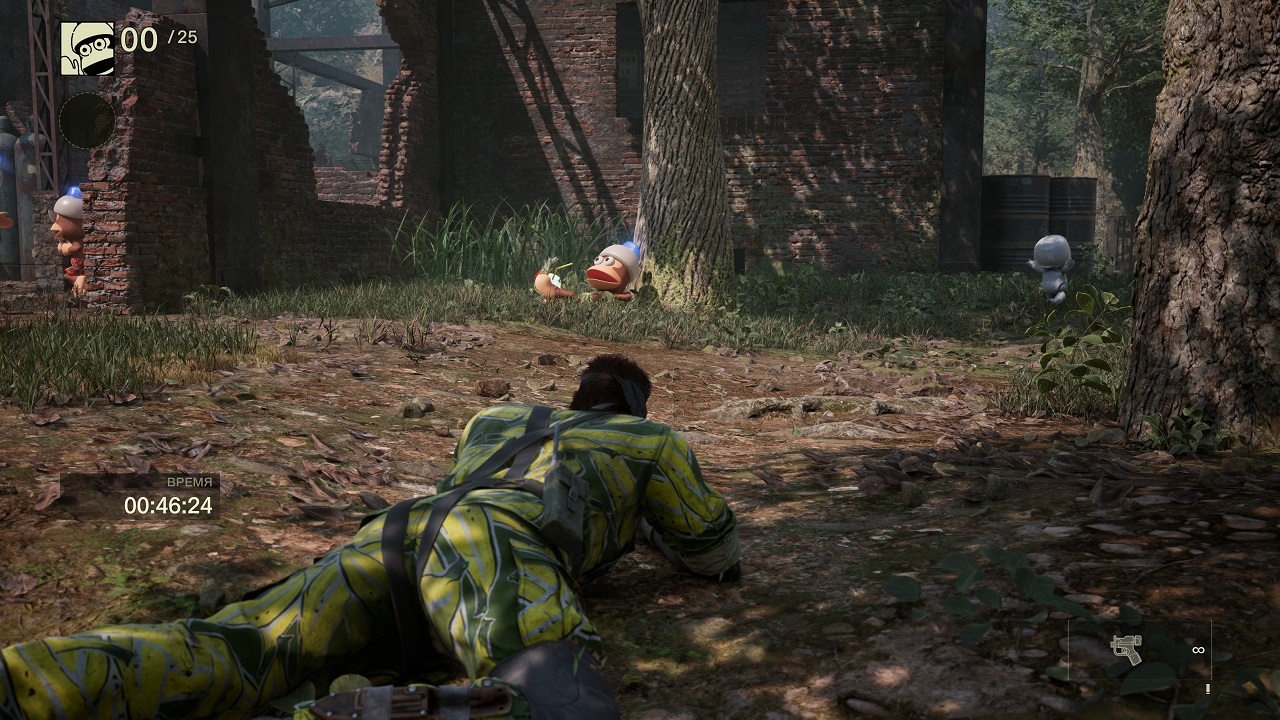Select the equipped pistol weapon slot
The image size is (1280, 720).
coord(1127,649)
